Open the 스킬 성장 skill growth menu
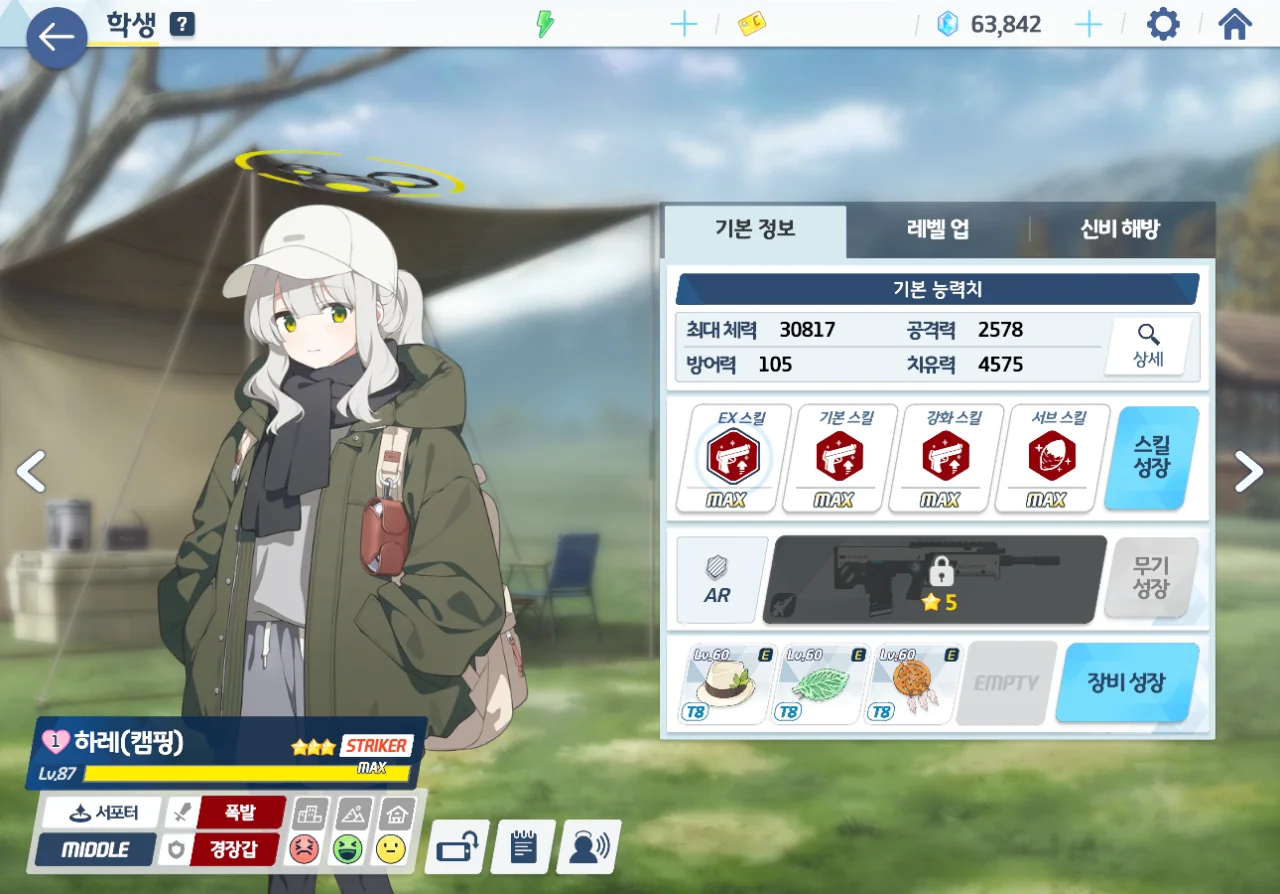Screen dimensions: 1280x894 [1152, 457]
